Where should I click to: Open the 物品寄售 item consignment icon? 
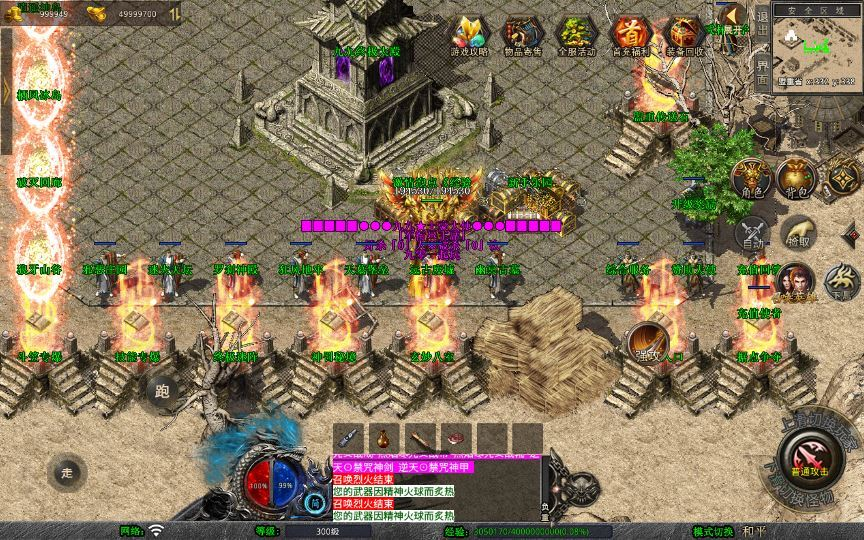[521, 35]
